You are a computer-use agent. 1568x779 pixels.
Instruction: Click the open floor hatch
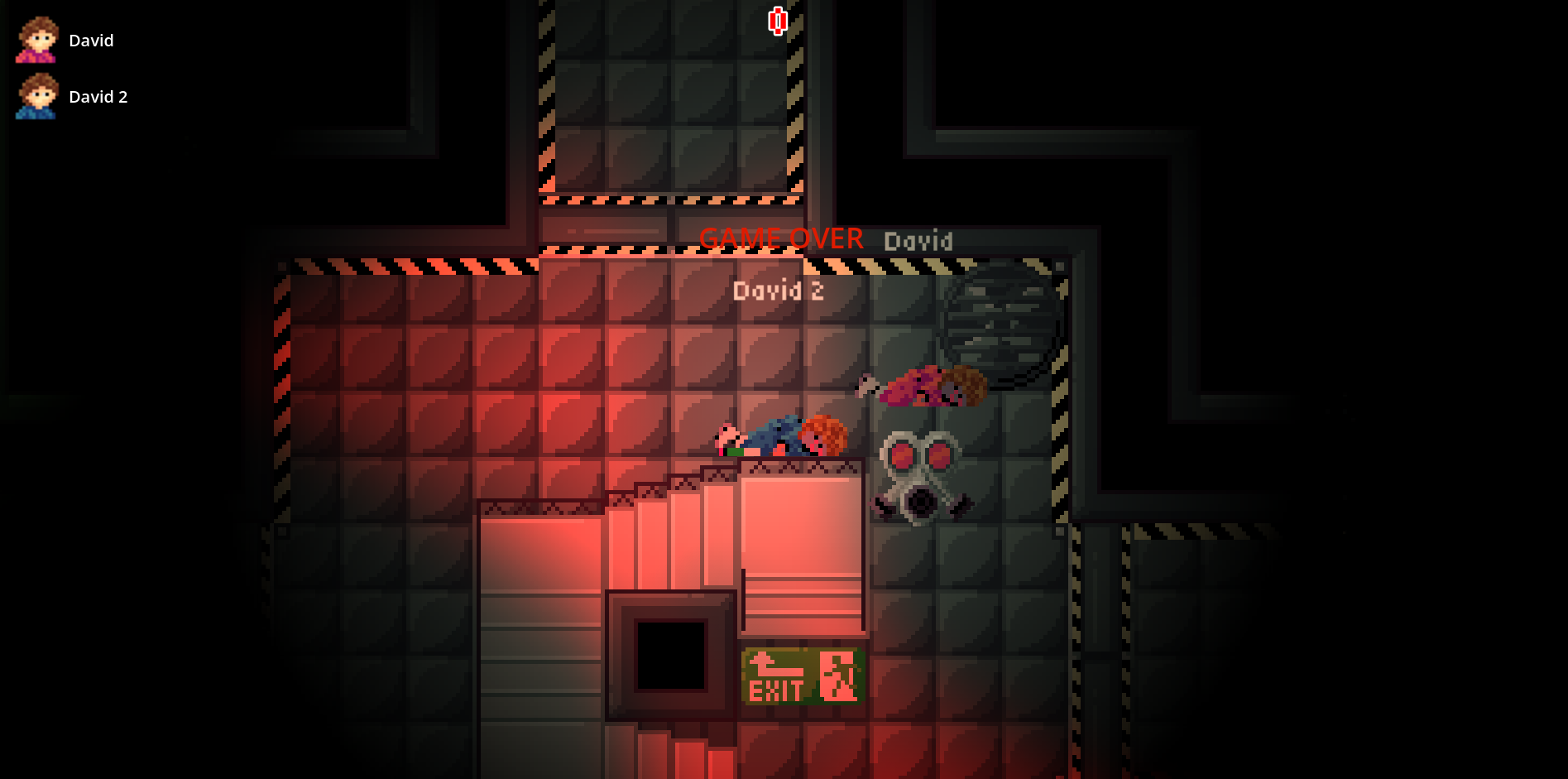[x=672, y=654]
